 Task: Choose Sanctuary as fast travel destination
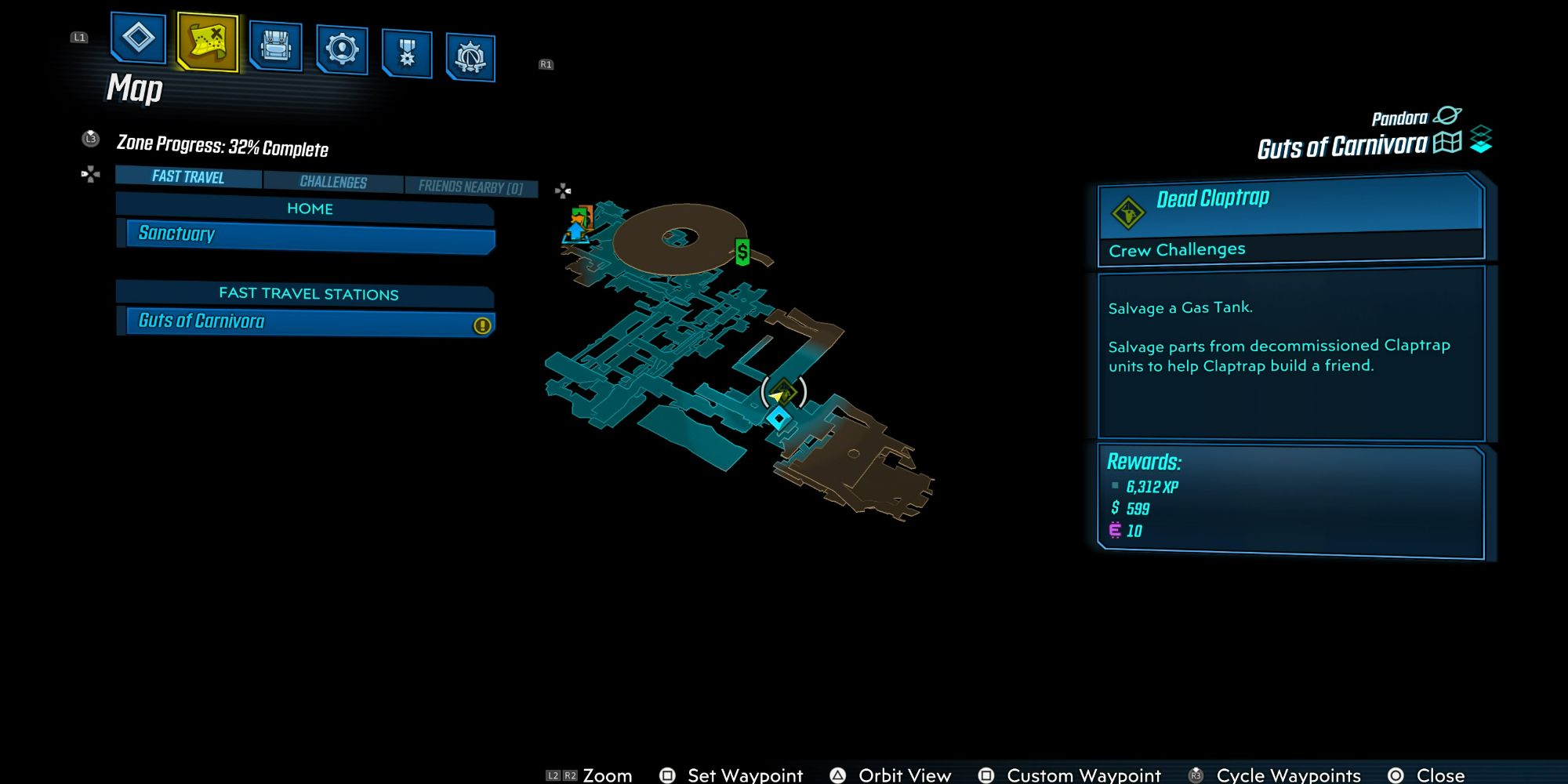(x=310, y=234)
